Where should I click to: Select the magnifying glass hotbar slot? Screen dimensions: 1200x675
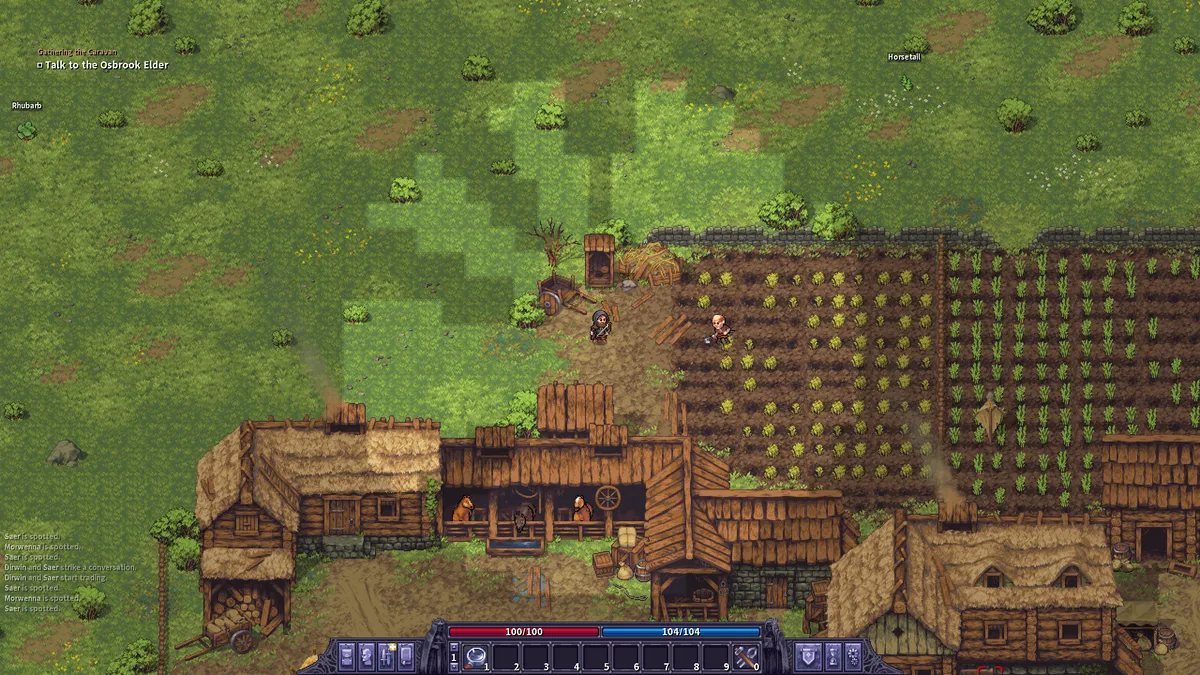(x=475, y=657)
